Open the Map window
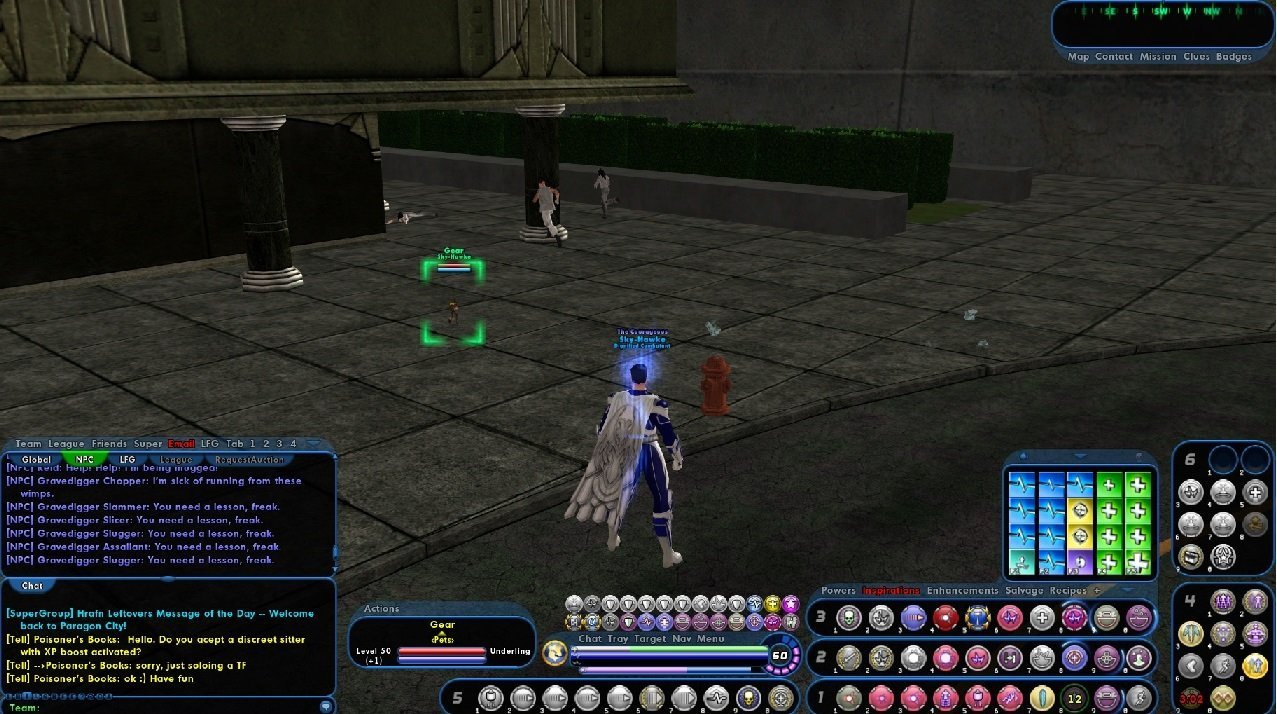 (1078, 57)
